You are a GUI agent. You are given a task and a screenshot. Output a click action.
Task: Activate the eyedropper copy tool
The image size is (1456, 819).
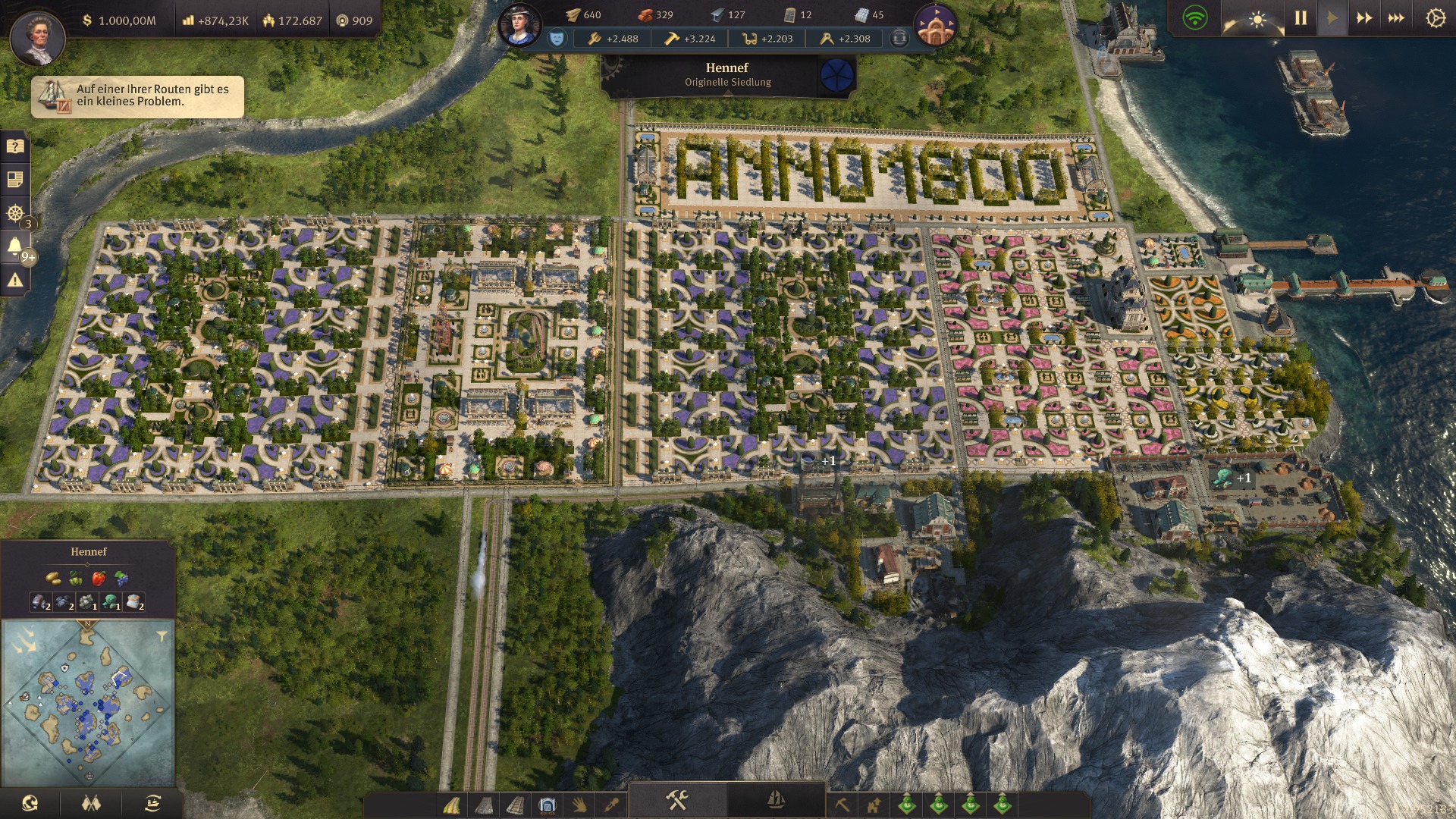611,805
